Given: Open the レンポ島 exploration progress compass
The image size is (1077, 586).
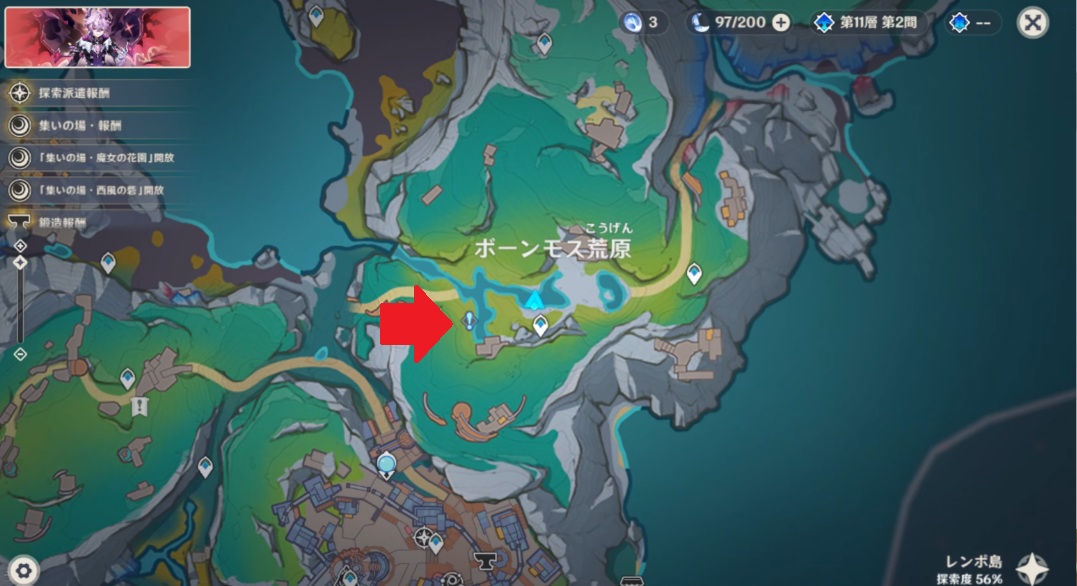Looking at the screenshot, I should click(x=1034, y=568).
